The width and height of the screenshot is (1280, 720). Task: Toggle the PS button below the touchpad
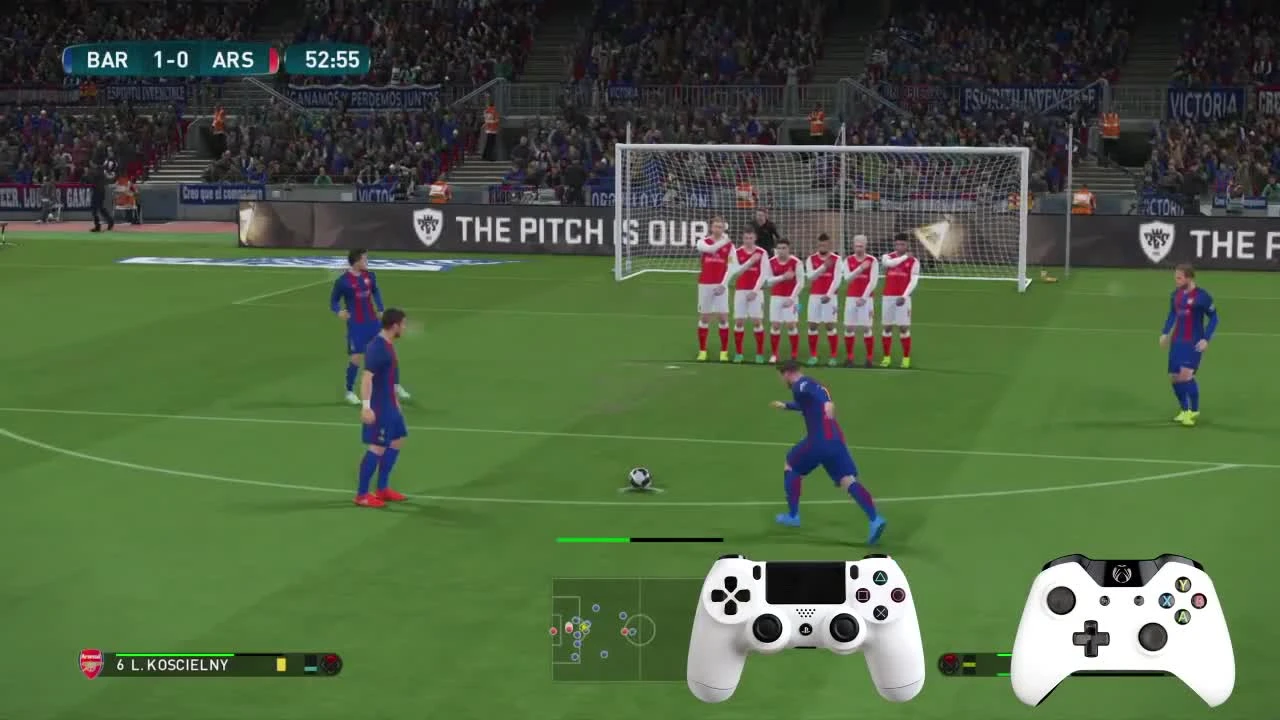click(x=807, y=630)
